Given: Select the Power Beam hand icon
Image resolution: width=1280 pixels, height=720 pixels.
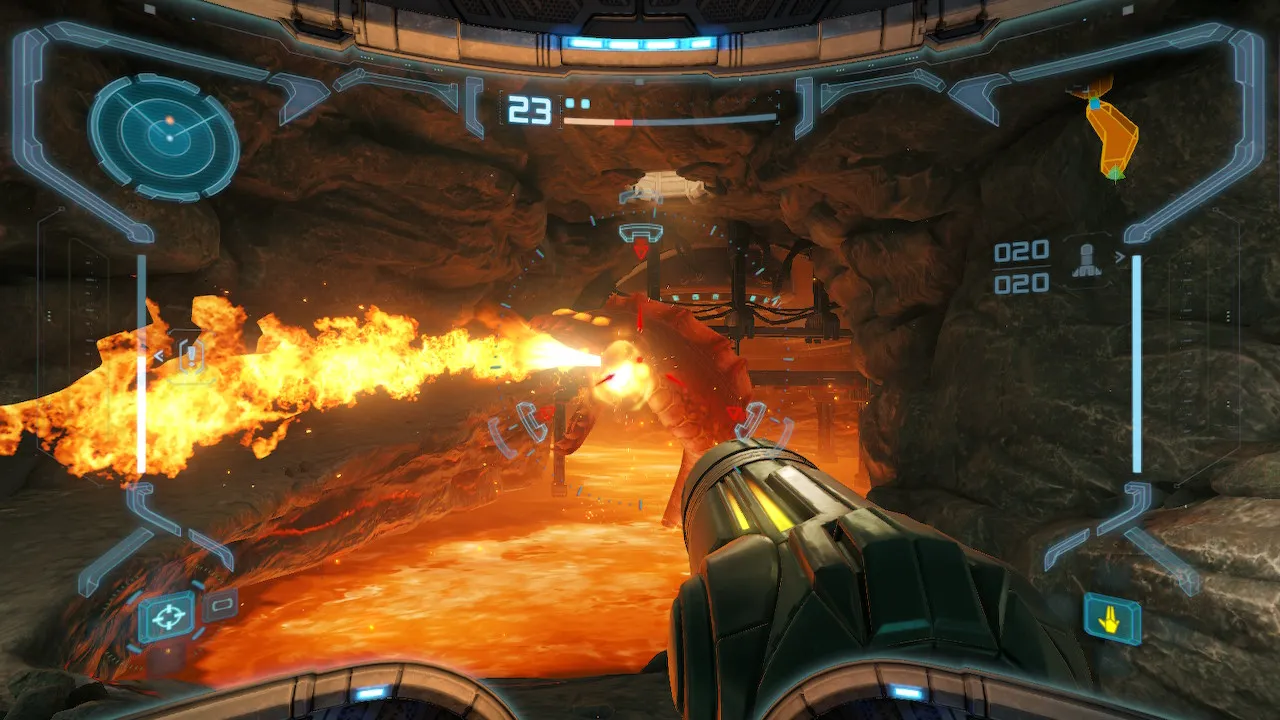Looking at the screenshot, I should tap(1111, 618).
